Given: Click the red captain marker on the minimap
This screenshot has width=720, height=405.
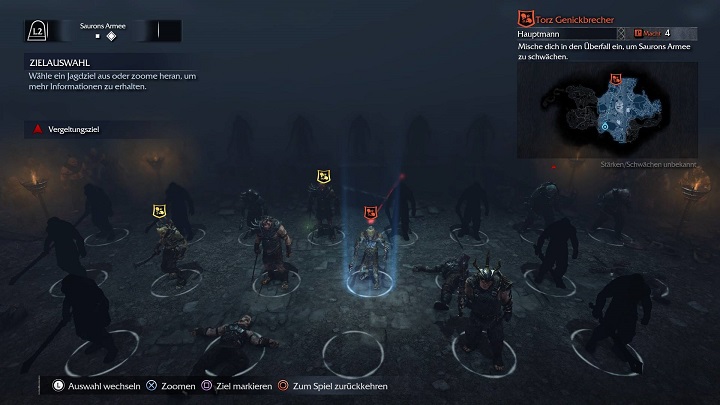Looking at the screenshot, I should click(x=616, y=77).
